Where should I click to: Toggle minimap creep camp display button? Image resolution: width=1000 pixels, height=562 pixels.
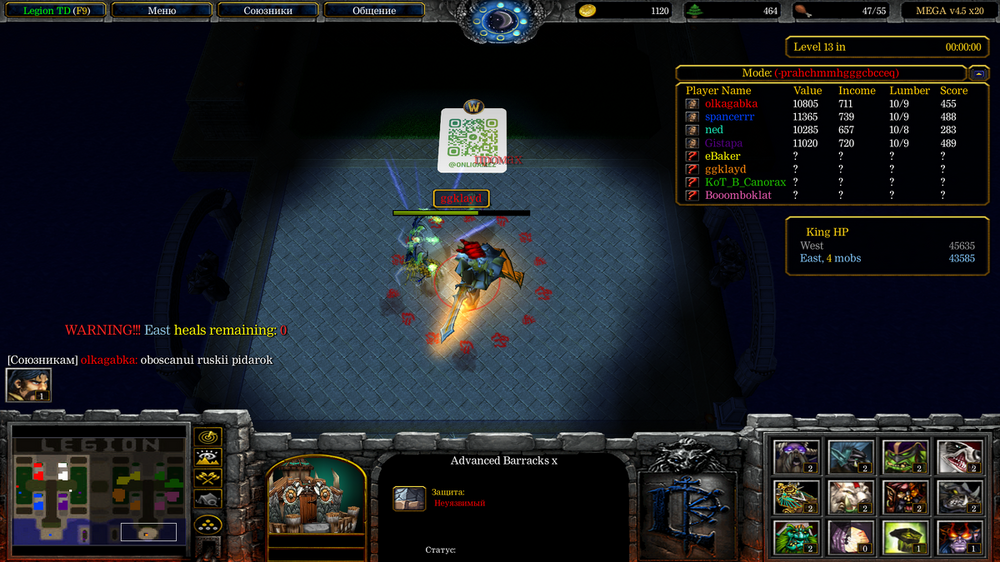(x=208, y=499)
